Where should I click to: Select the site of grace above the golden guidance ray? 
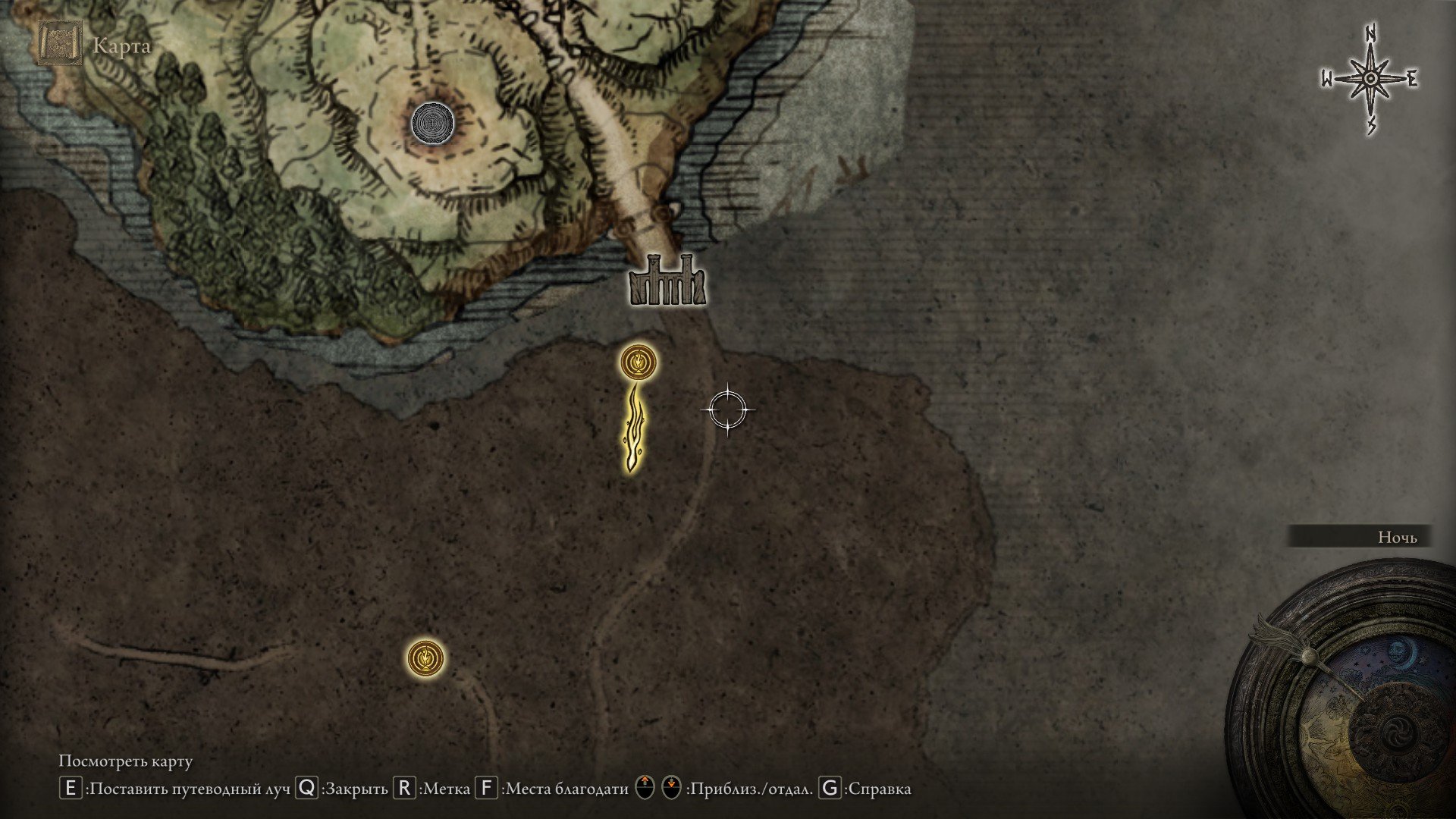tap(639, 363)
